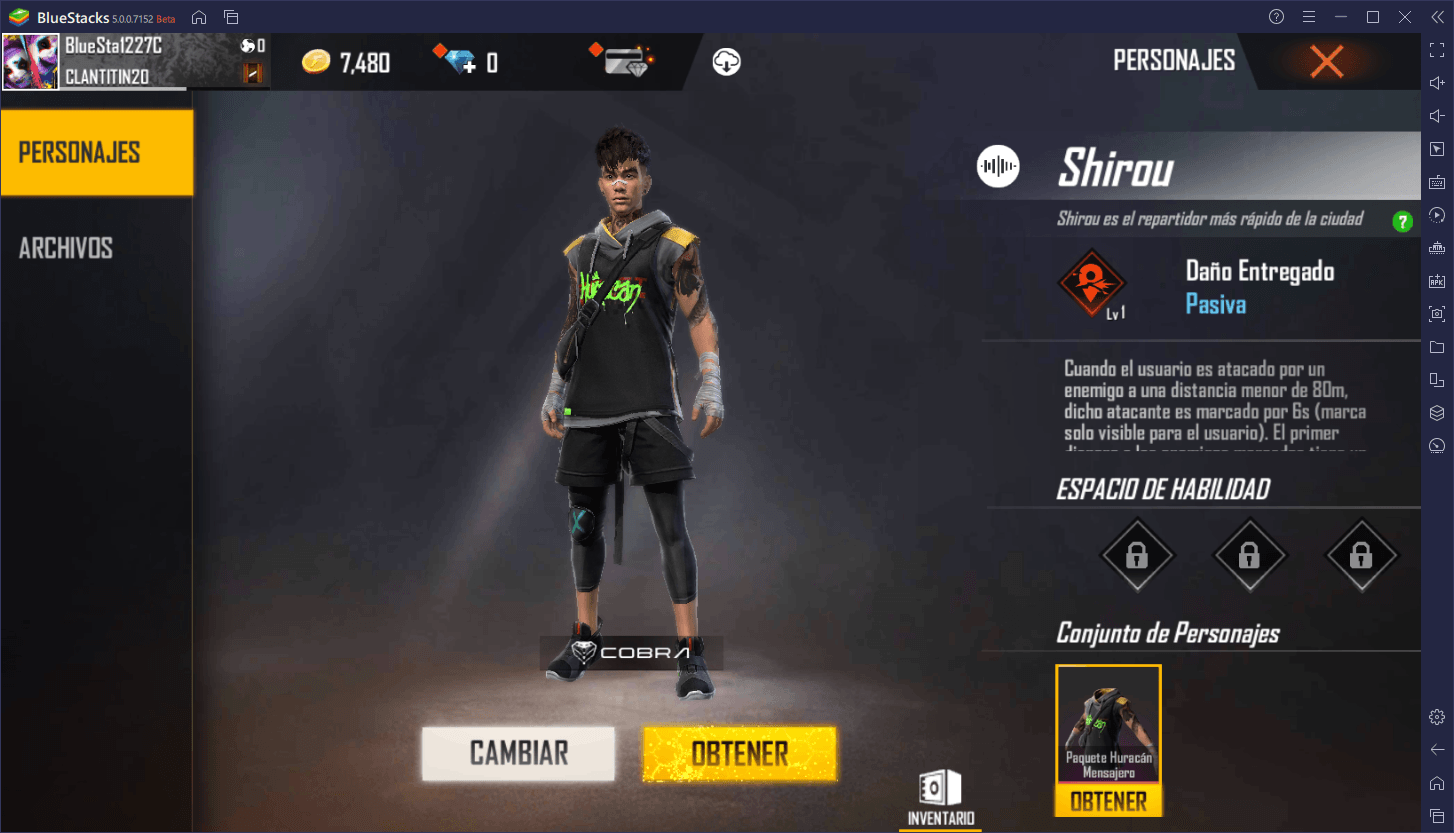Click the green question mark help toggle
1454x833 pixels.
coord(1402,221)
